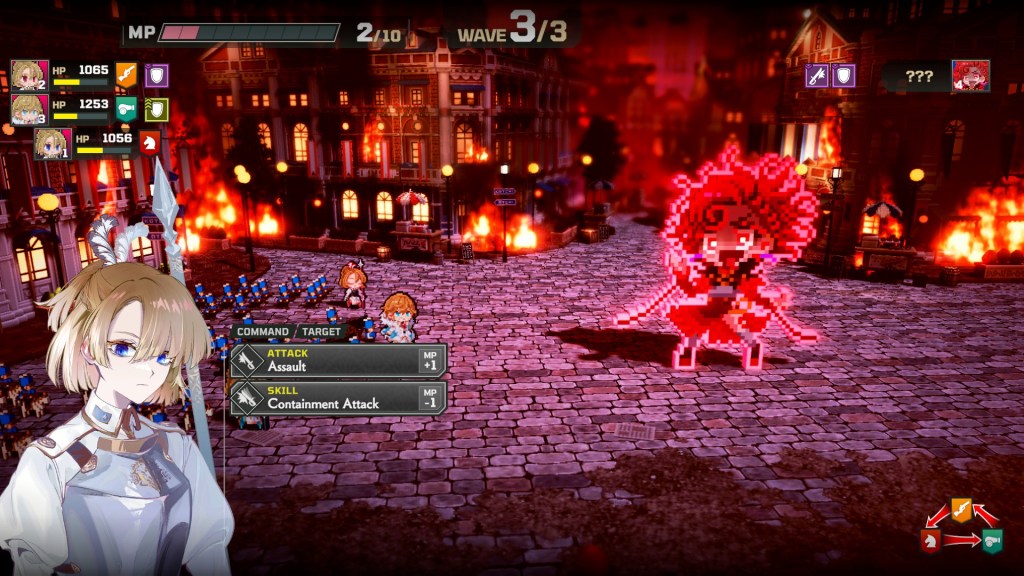Click the teal cannon class badge
Viewport: 1024px width, 576px height.
click(x=126, y=109)
